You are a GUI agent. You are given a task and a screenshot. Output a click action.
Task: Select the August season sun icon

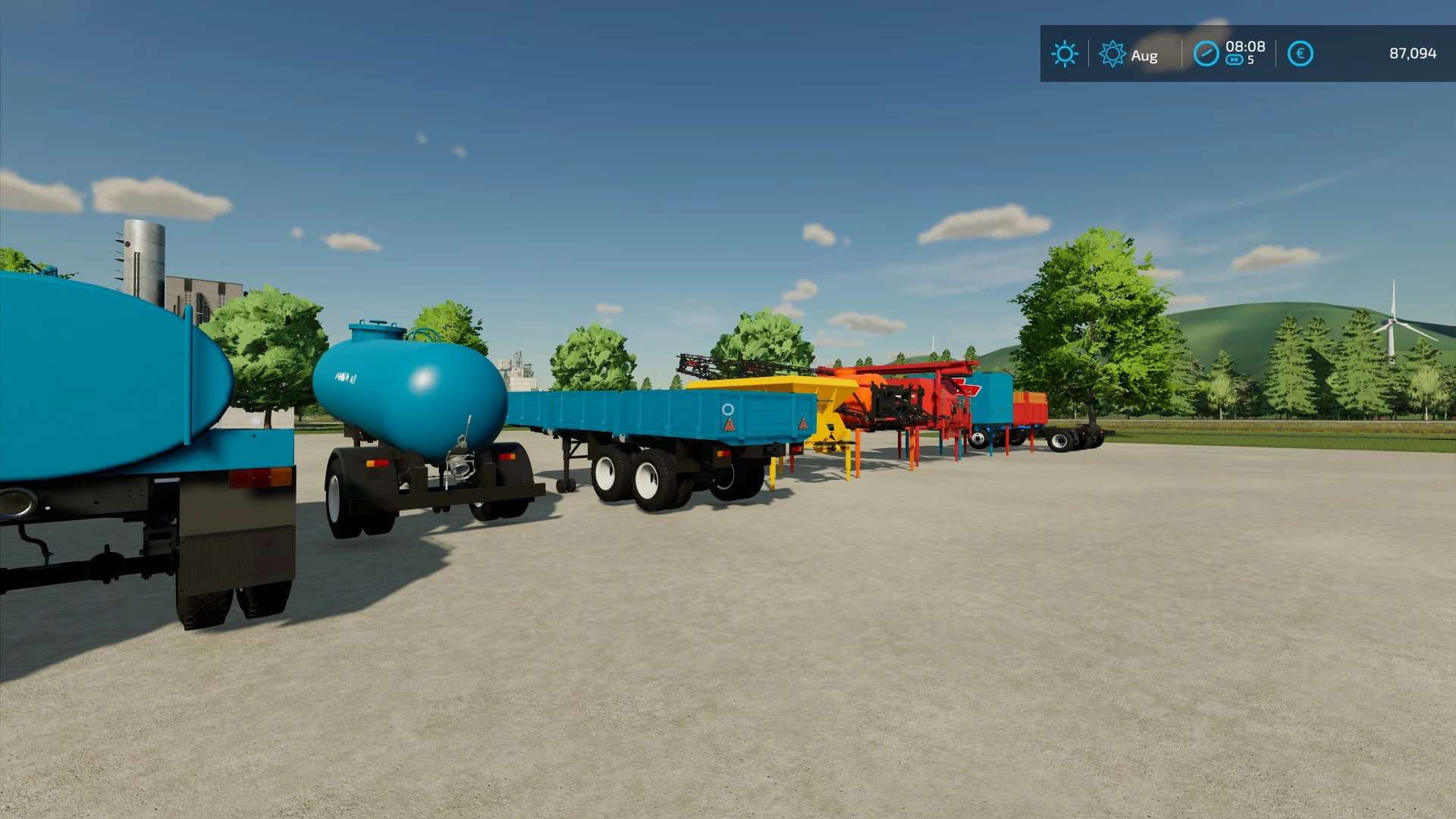(x=1112, y=54)
